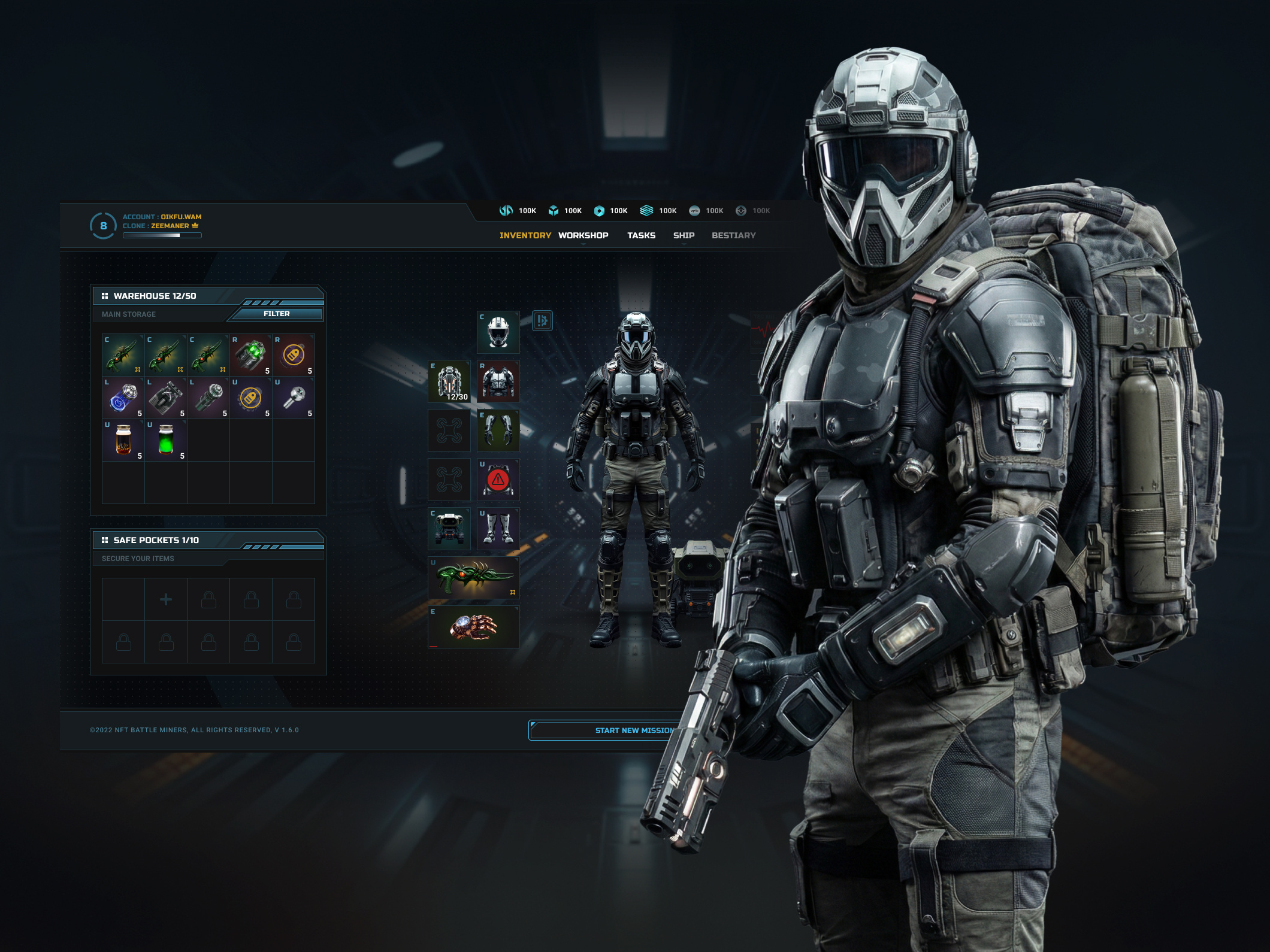Click the level 8 avatar badge
The width and height of the screenshot is (1270, 952).
point(103,226)
